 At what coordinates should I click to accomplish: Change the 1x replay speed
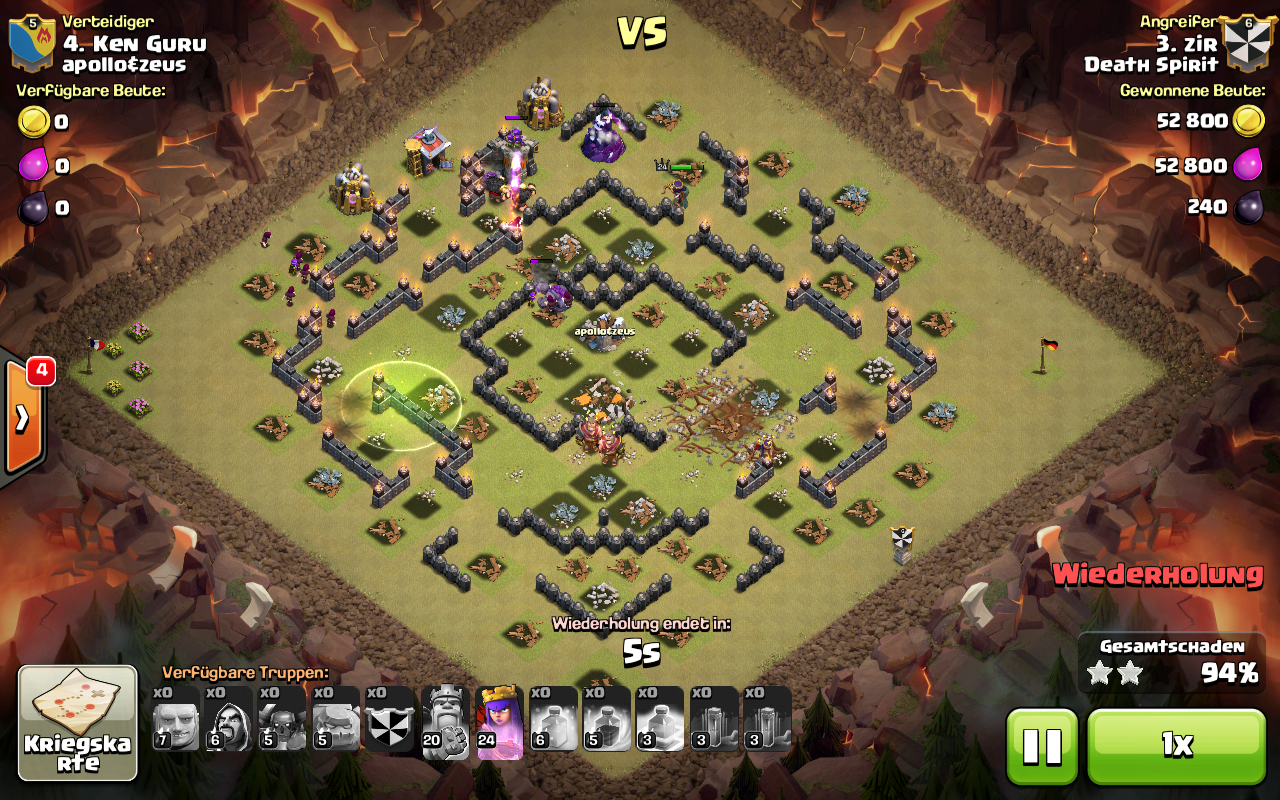[x=1176, y=746]
